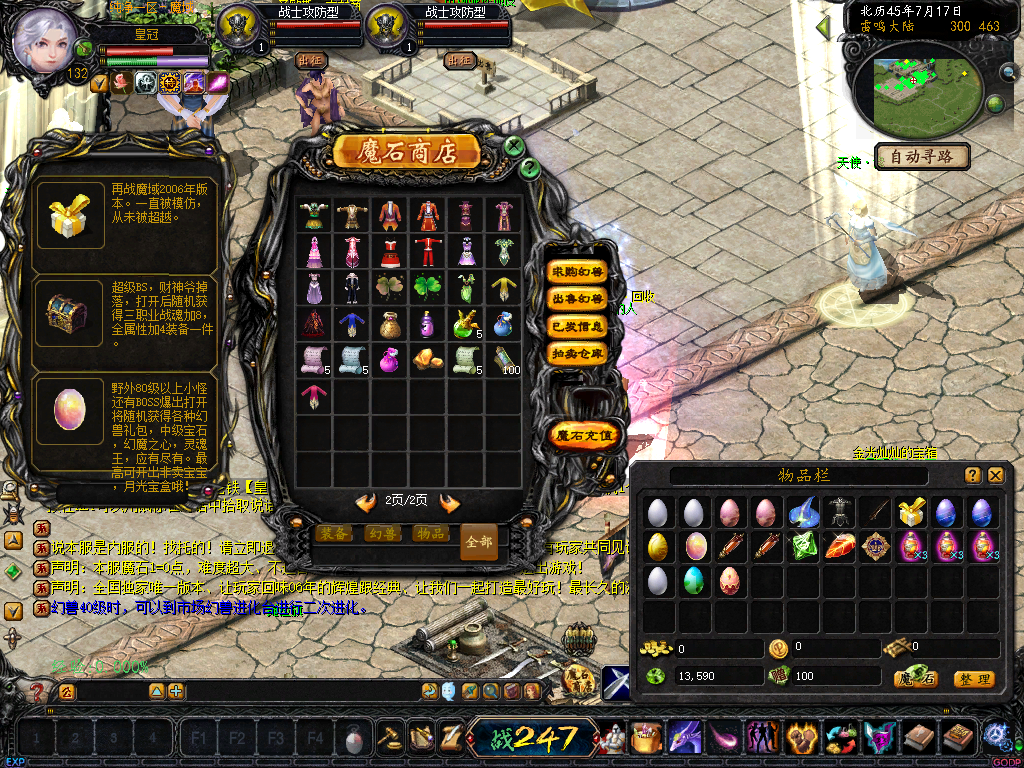Select the green gem in inventory
1024x768 pixels.
[802, 547]
